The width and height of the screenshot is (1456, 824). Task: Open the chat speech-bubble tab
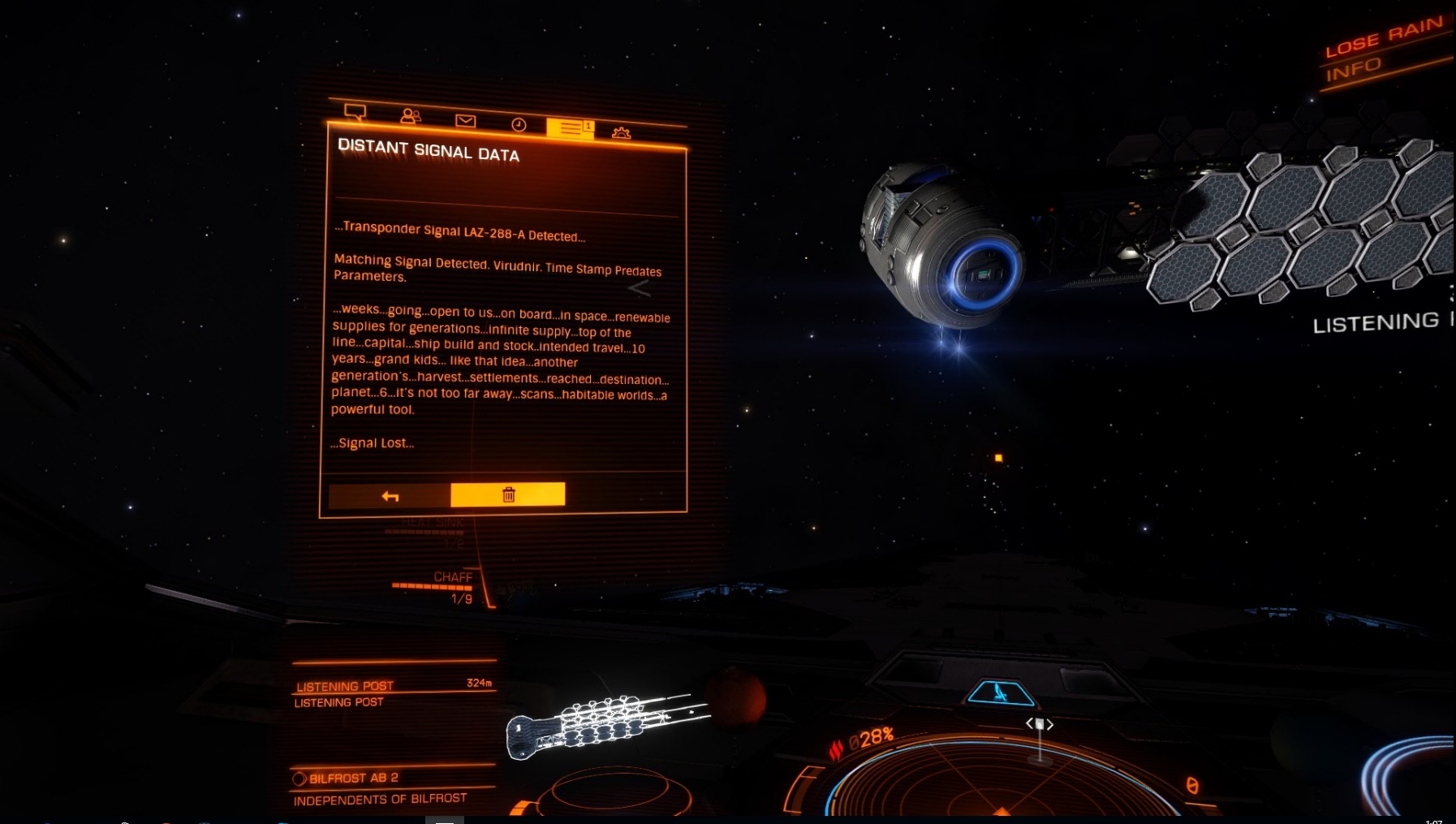tap(355, 112)
